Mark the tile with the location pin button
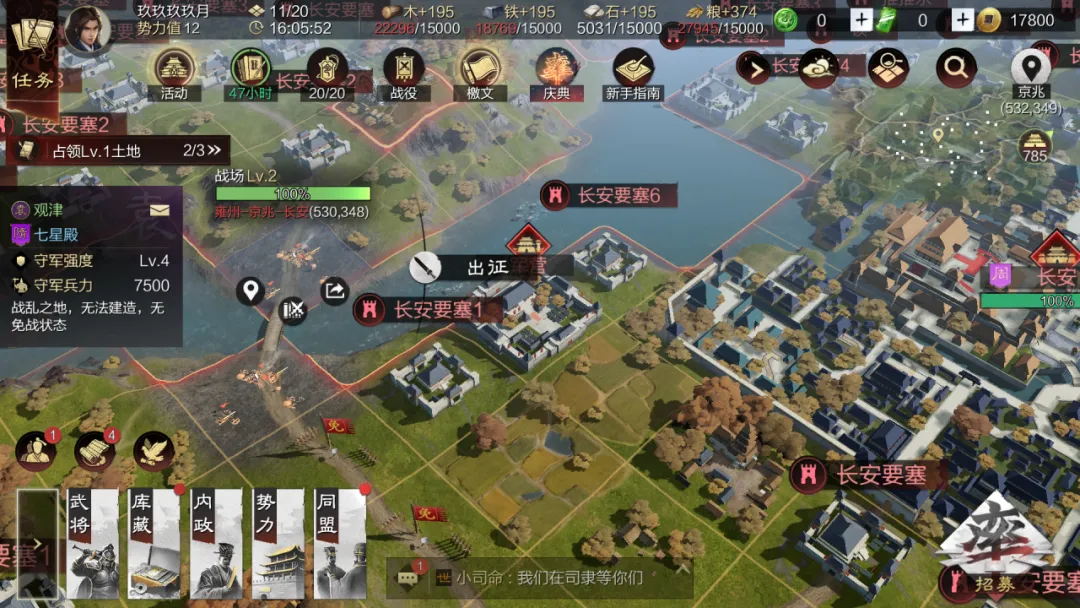The height and width of the screenshot is (608, 1080). pyautogui.click(x=250, y=291)
